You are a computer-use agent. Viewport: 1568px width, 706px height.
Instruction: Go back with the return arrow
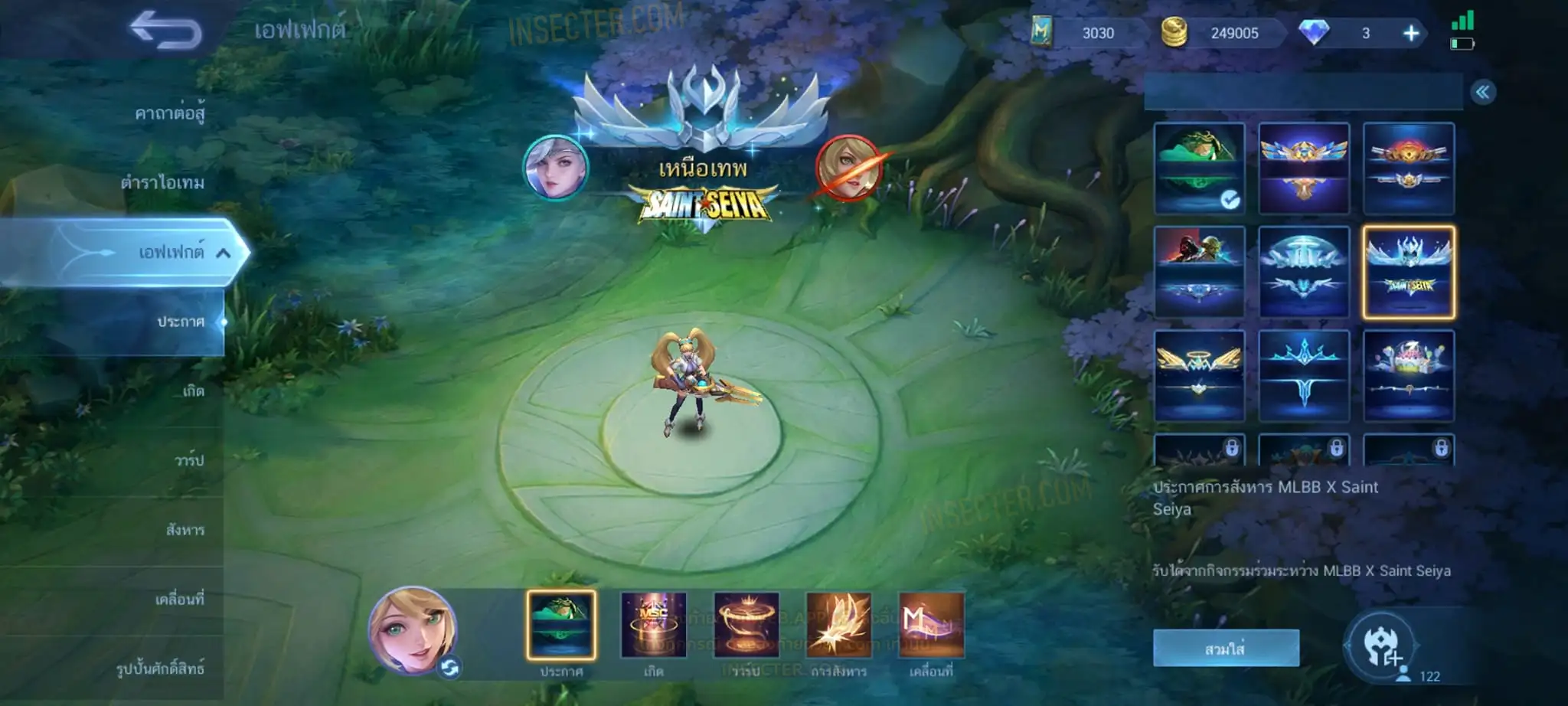(x=165, y=31)
